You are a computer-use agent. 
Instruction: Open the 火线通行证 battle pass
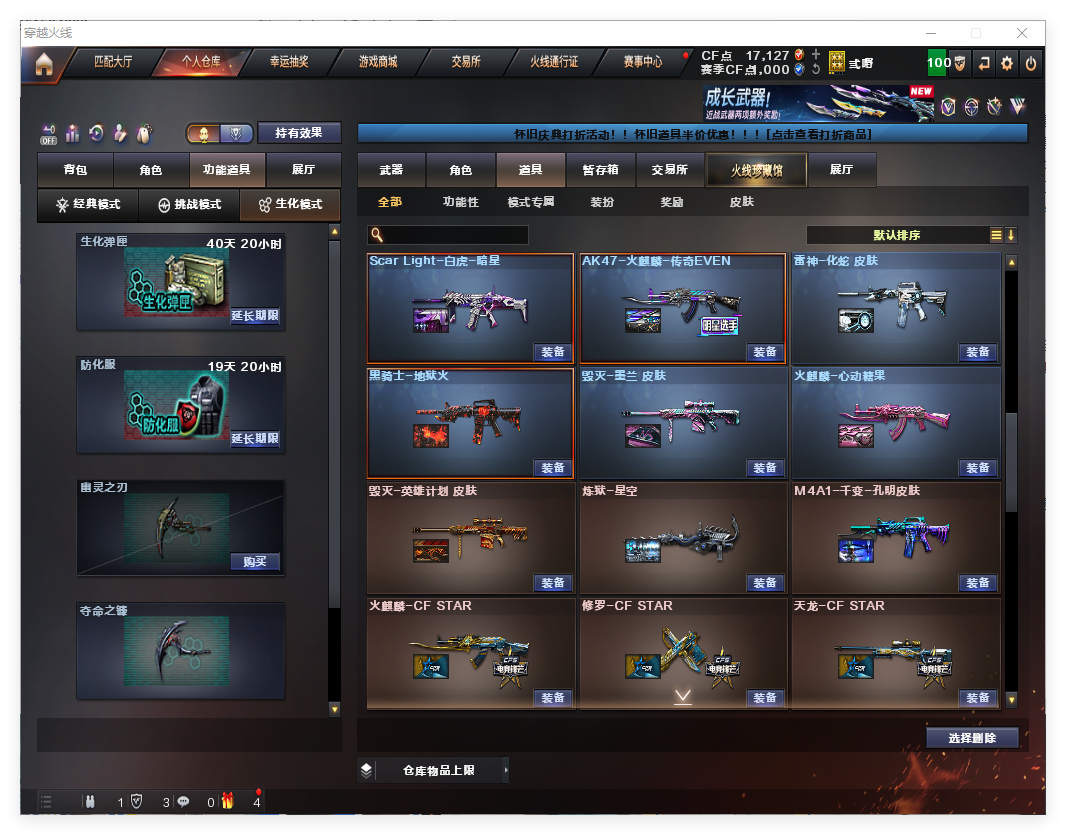pyautogui.click(x=553, y=62)
